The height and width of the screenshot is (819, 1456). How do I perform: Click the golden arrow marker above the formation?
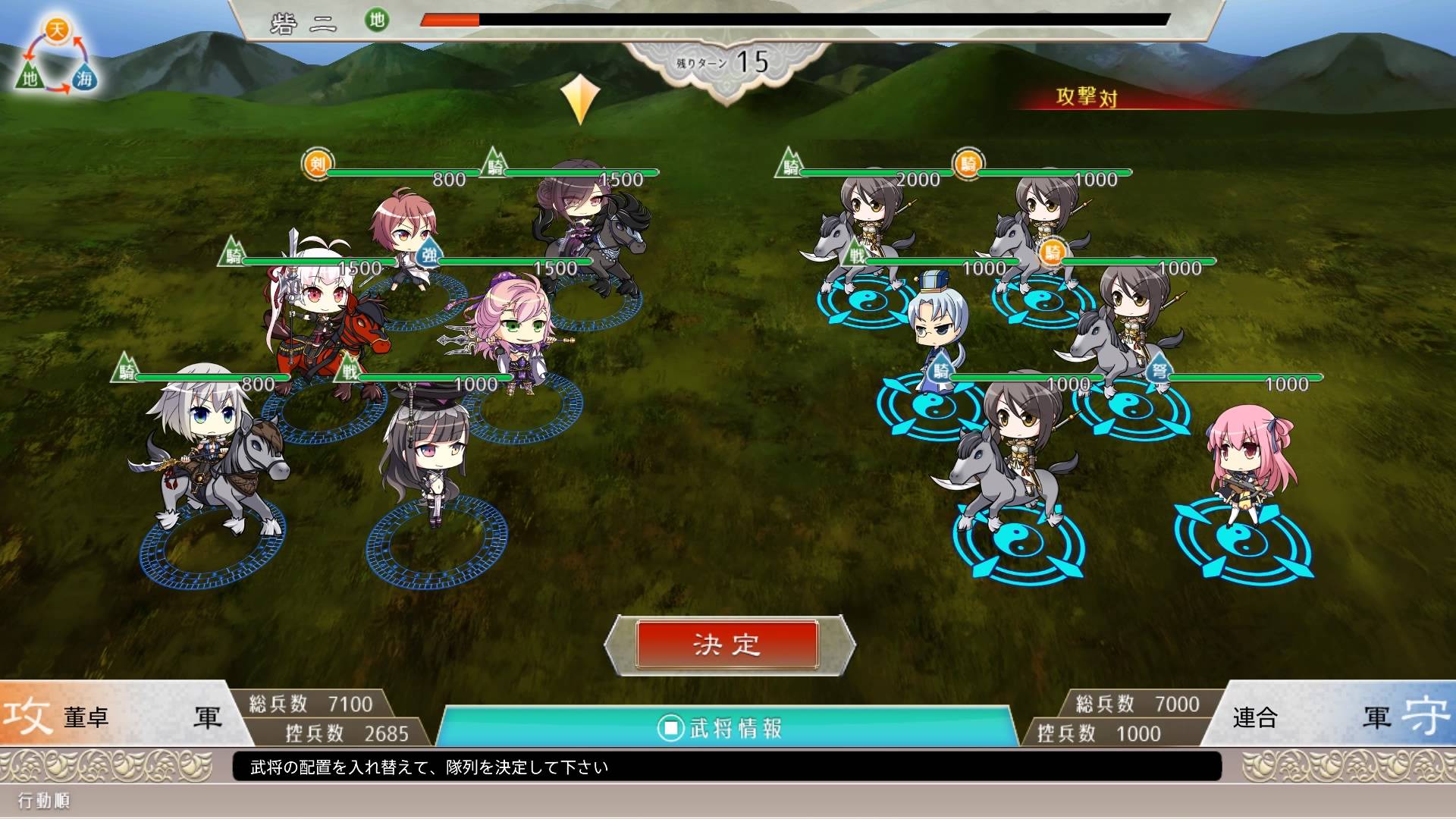580,99
